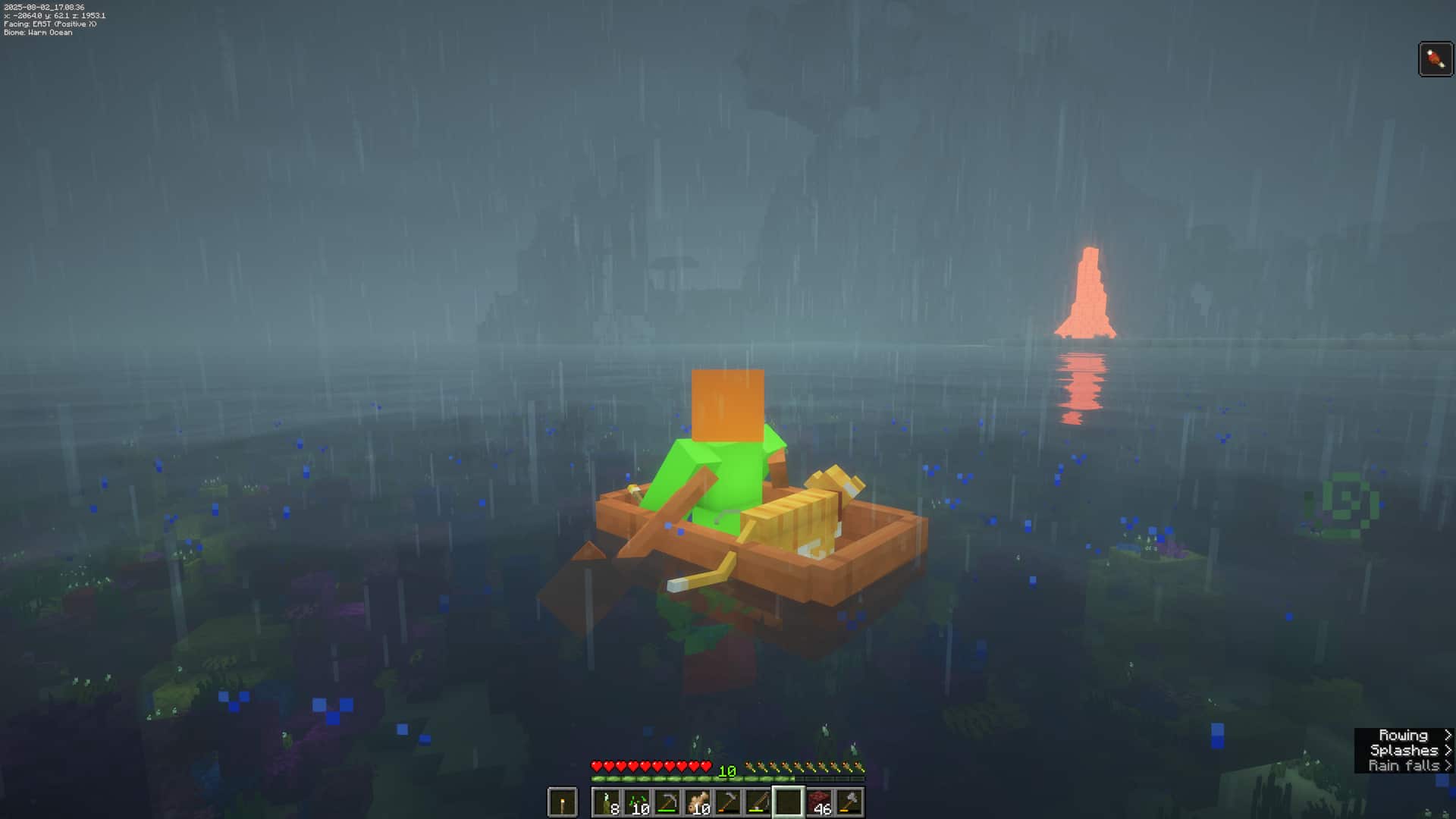Select the red block stack of 46

click(818, 802)
